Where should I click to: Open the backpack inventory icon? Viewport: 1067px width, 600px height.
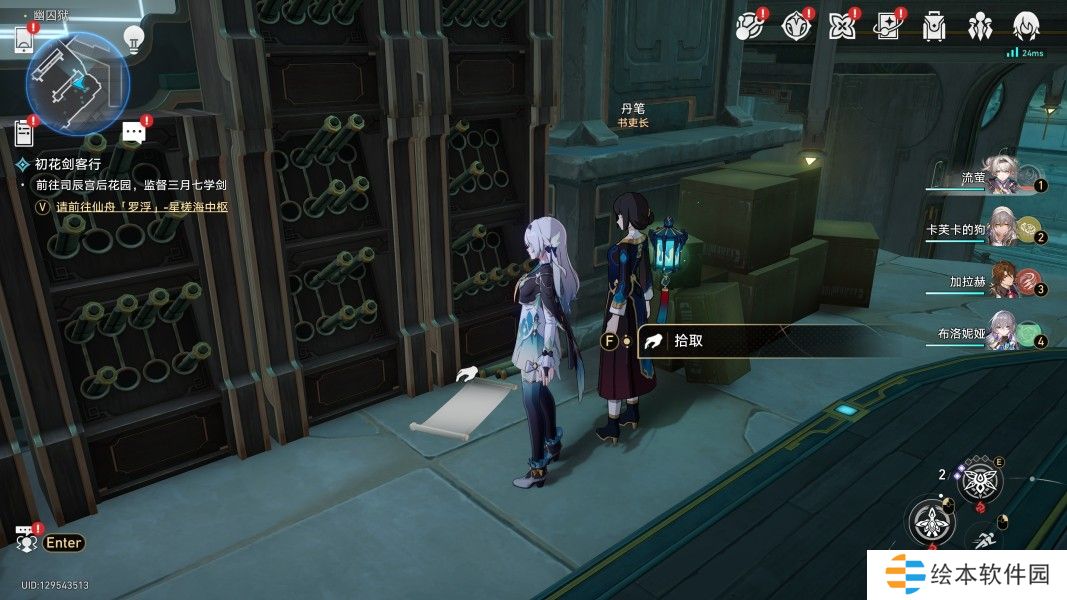tap(934, 27)
